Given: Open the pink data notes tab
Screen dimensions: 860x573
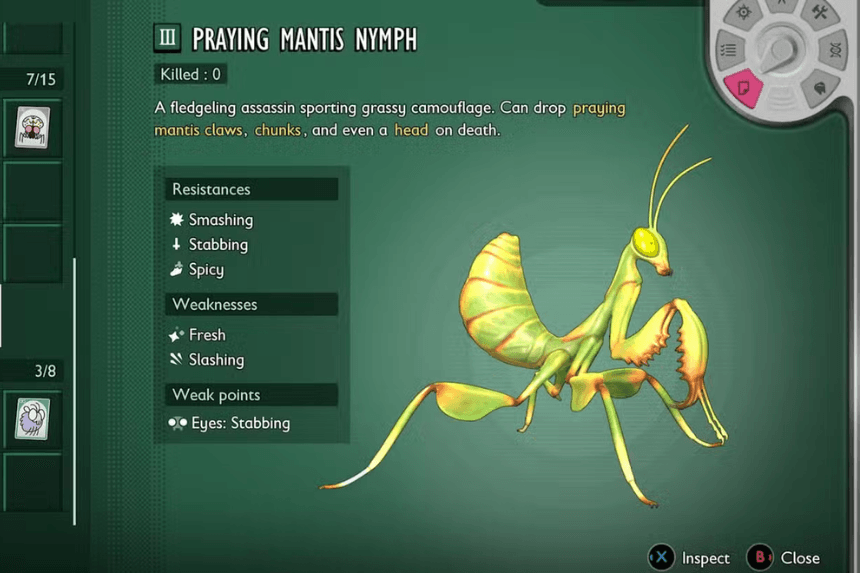Looking at the screenshot, I should click(743, 89).
